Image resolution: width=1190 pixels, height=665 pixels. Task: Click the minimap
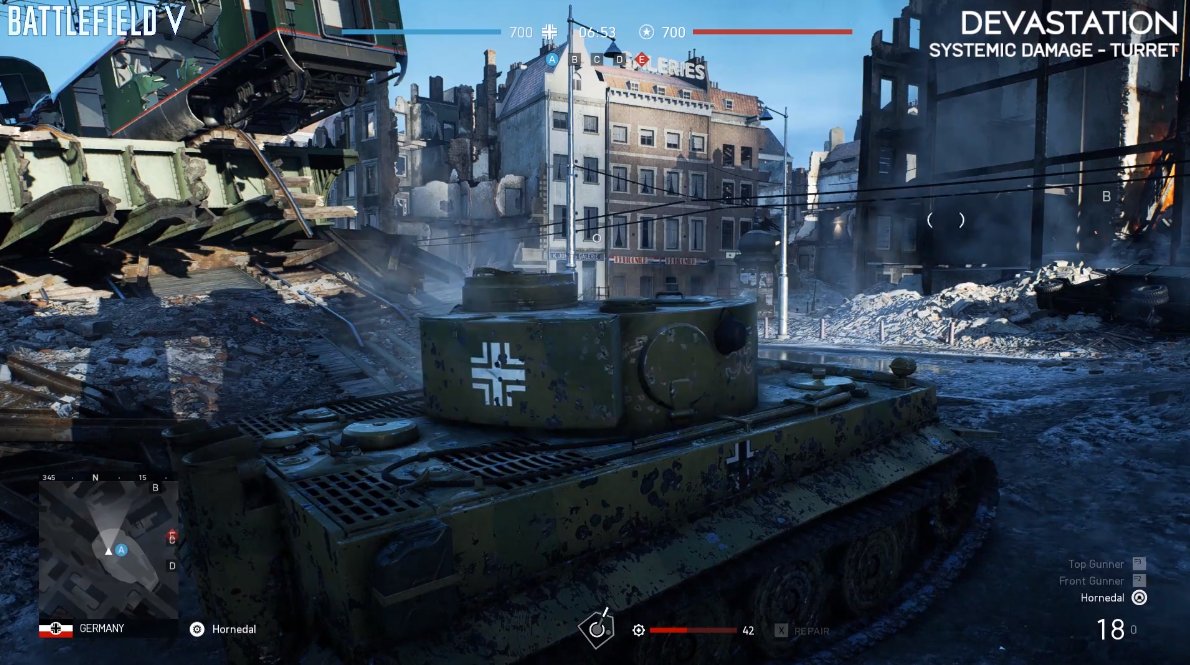[x=109, y=549]
